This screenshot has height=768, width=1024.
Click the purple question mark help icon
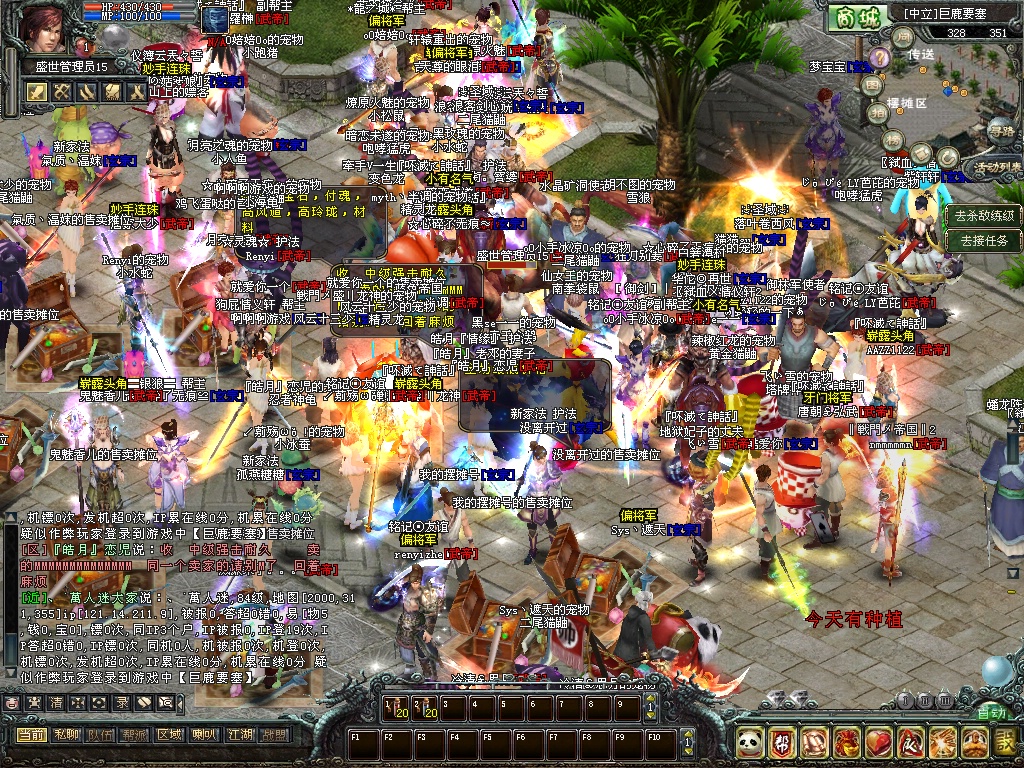[x=879, y=57]
